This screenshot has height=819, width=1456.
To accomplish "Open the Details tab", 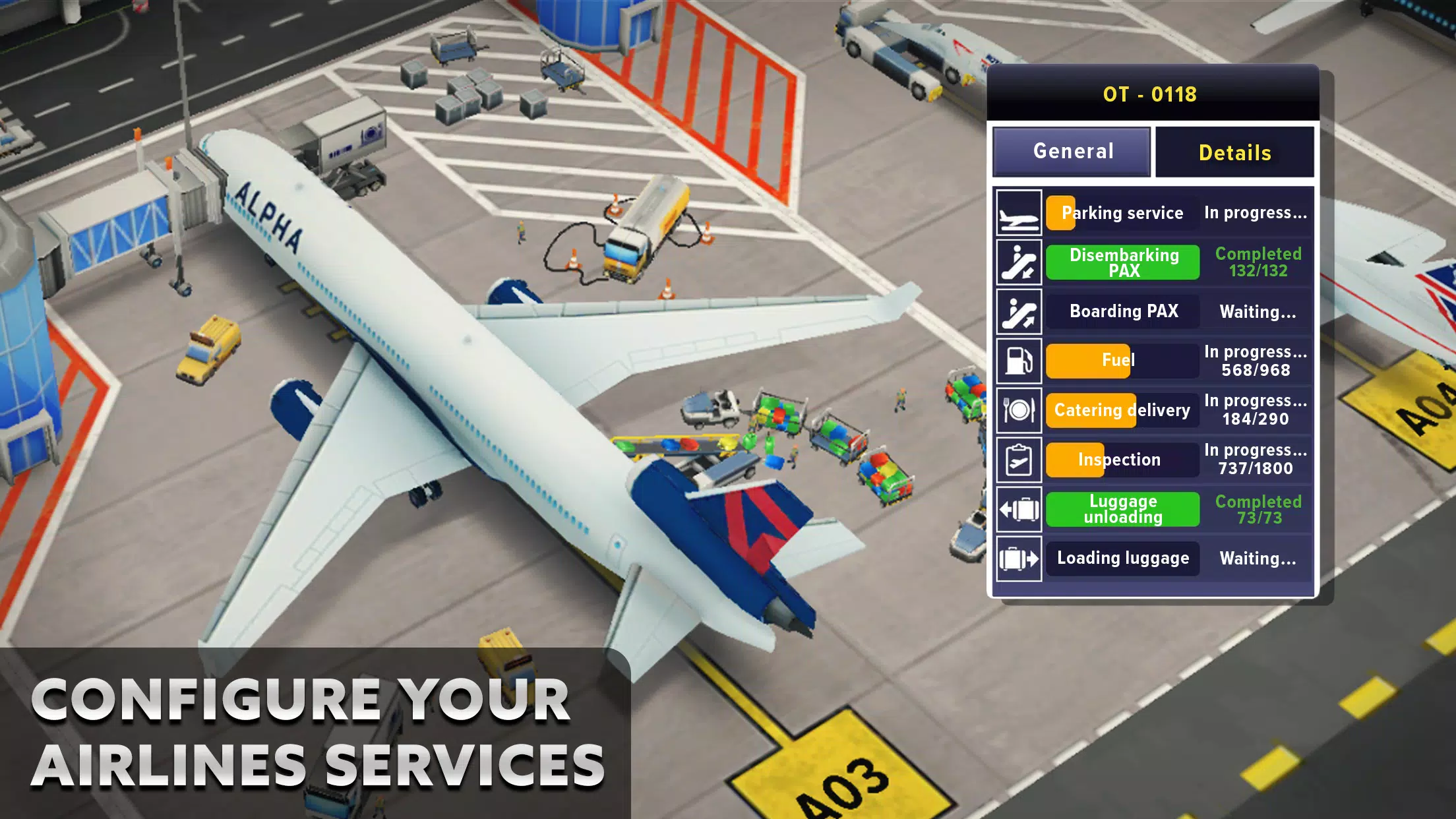I will click(x=1235, y=152).
